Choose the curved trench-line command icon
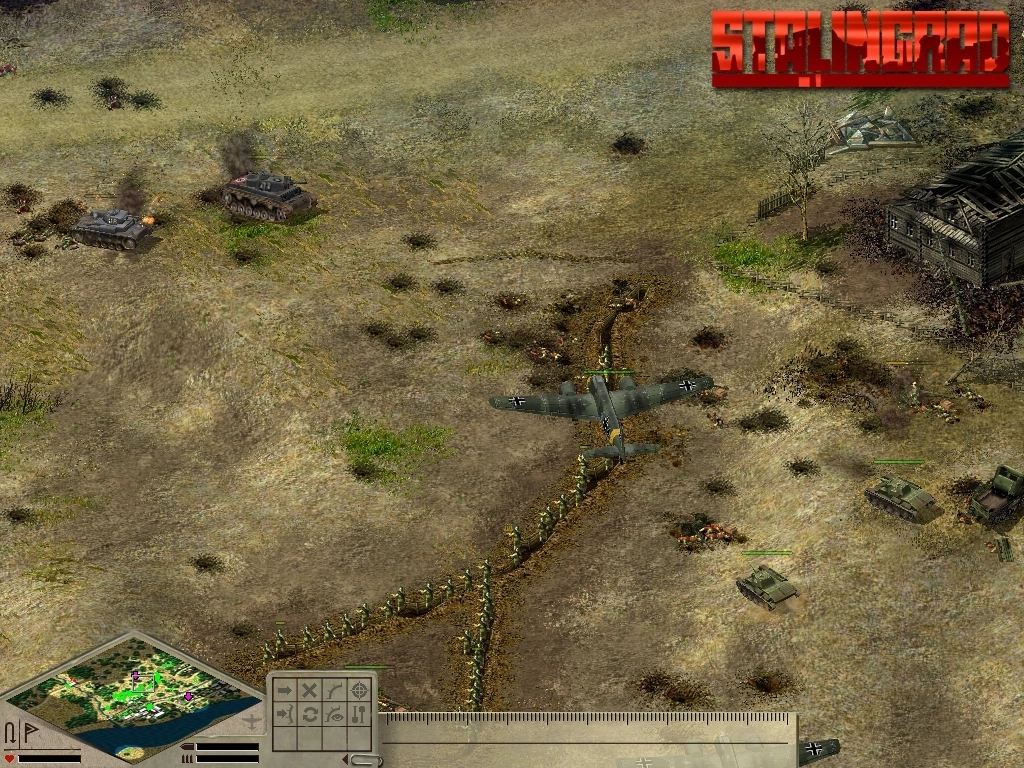Viewport: 1024px width, 768px height. point(335,690)
